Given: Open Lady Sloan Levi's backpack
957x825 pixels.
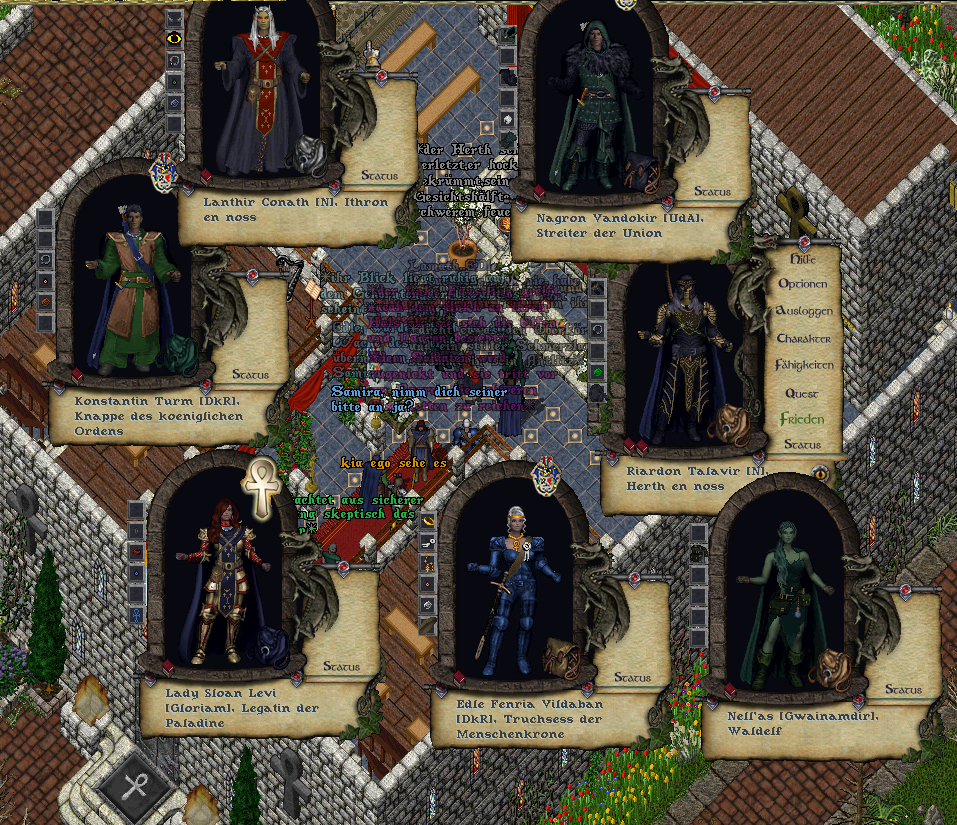Looking at the screenshot, I should pos(268,647).
